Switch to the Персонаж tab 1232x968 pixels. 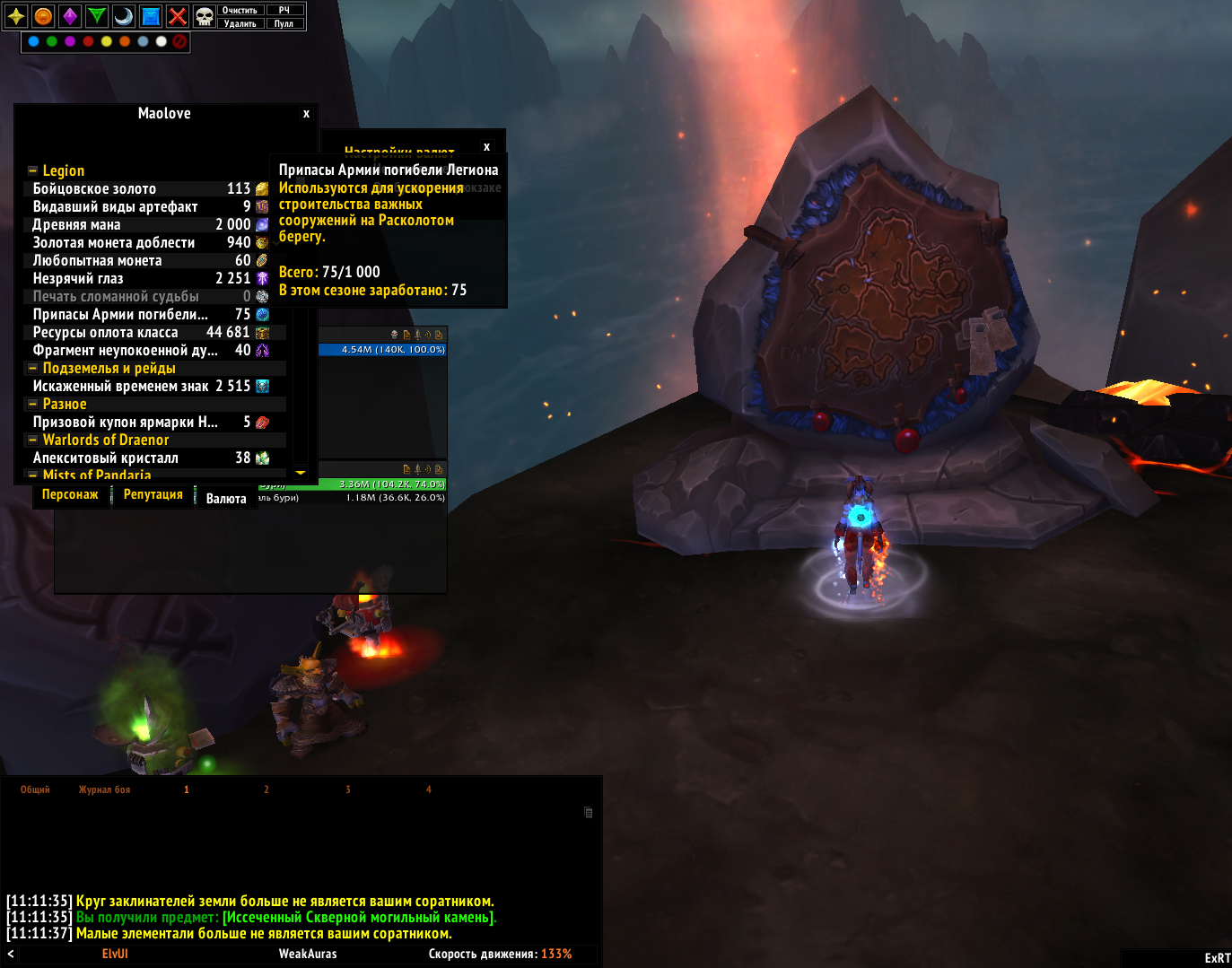pos(70,495)
